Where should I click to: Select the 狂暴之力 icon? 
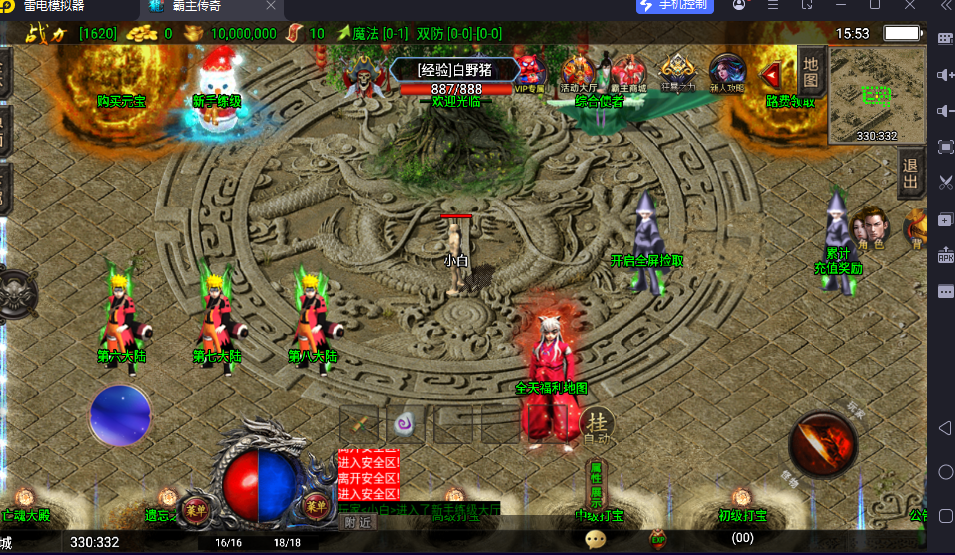(678, 72)
